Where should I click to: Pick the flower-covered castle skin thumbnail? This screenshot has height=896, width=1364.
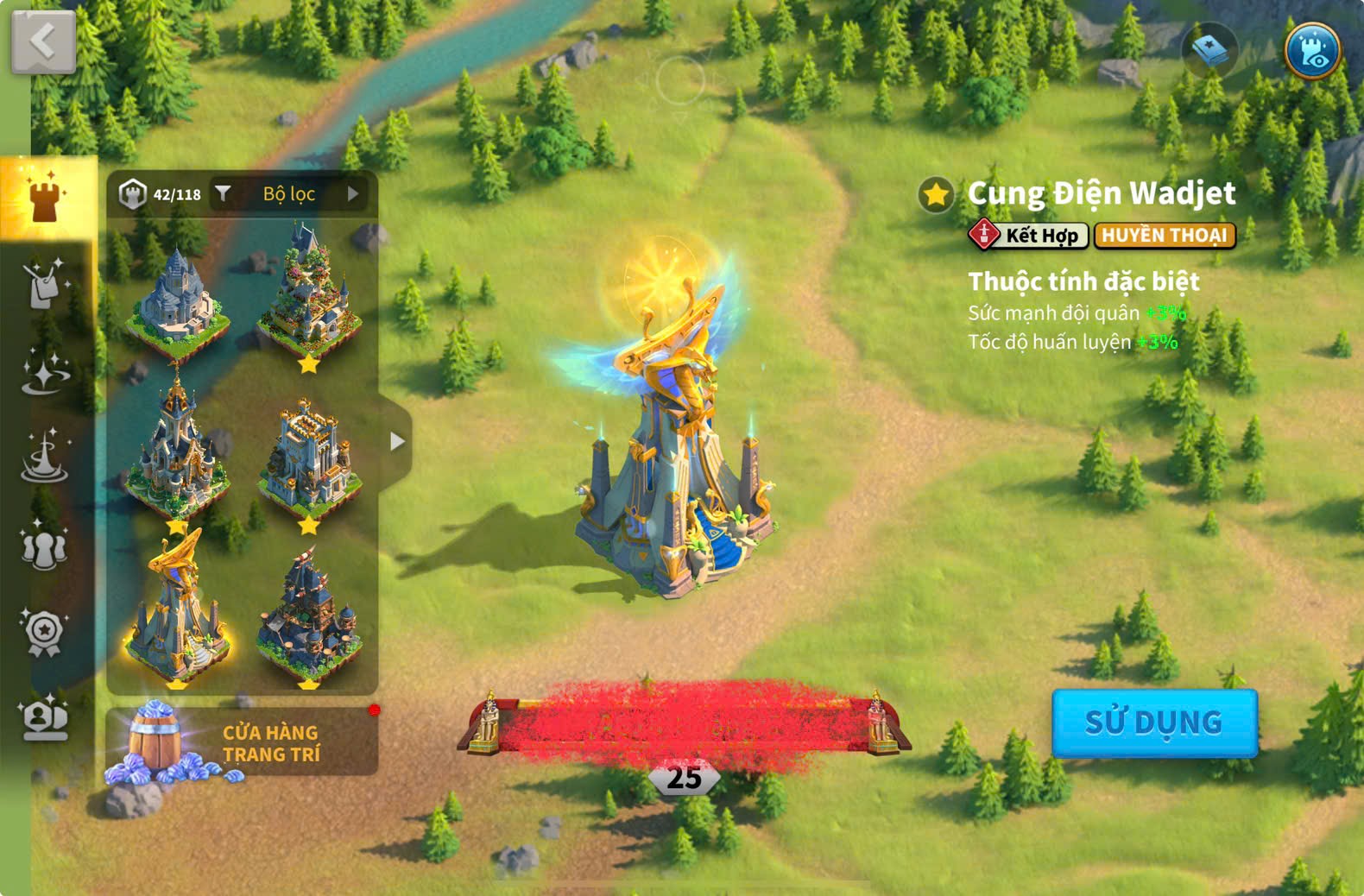(309, 293)
